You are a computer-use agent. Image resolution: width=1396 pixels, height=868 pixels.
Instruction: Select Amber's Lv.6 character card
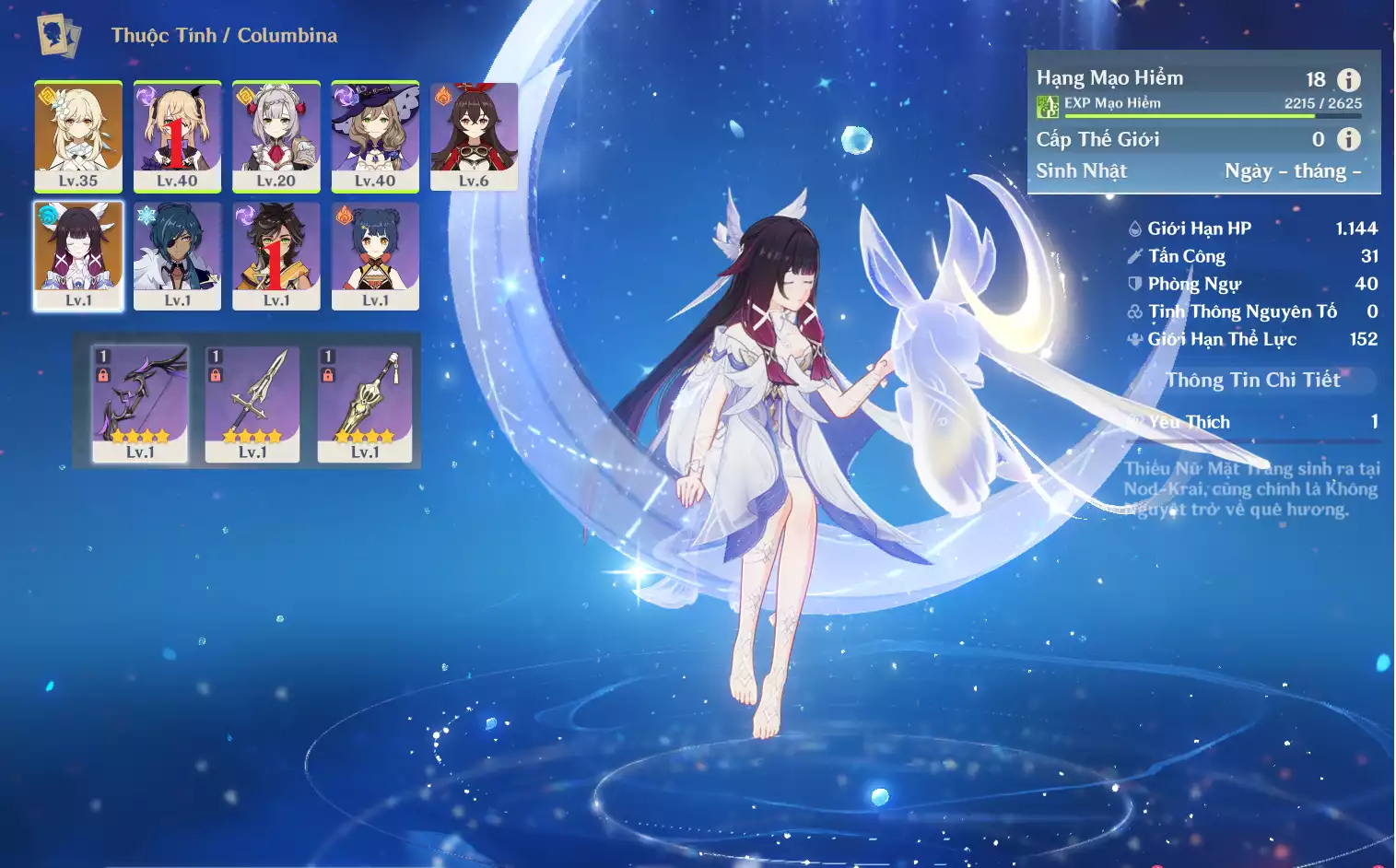tap(474, 135)
